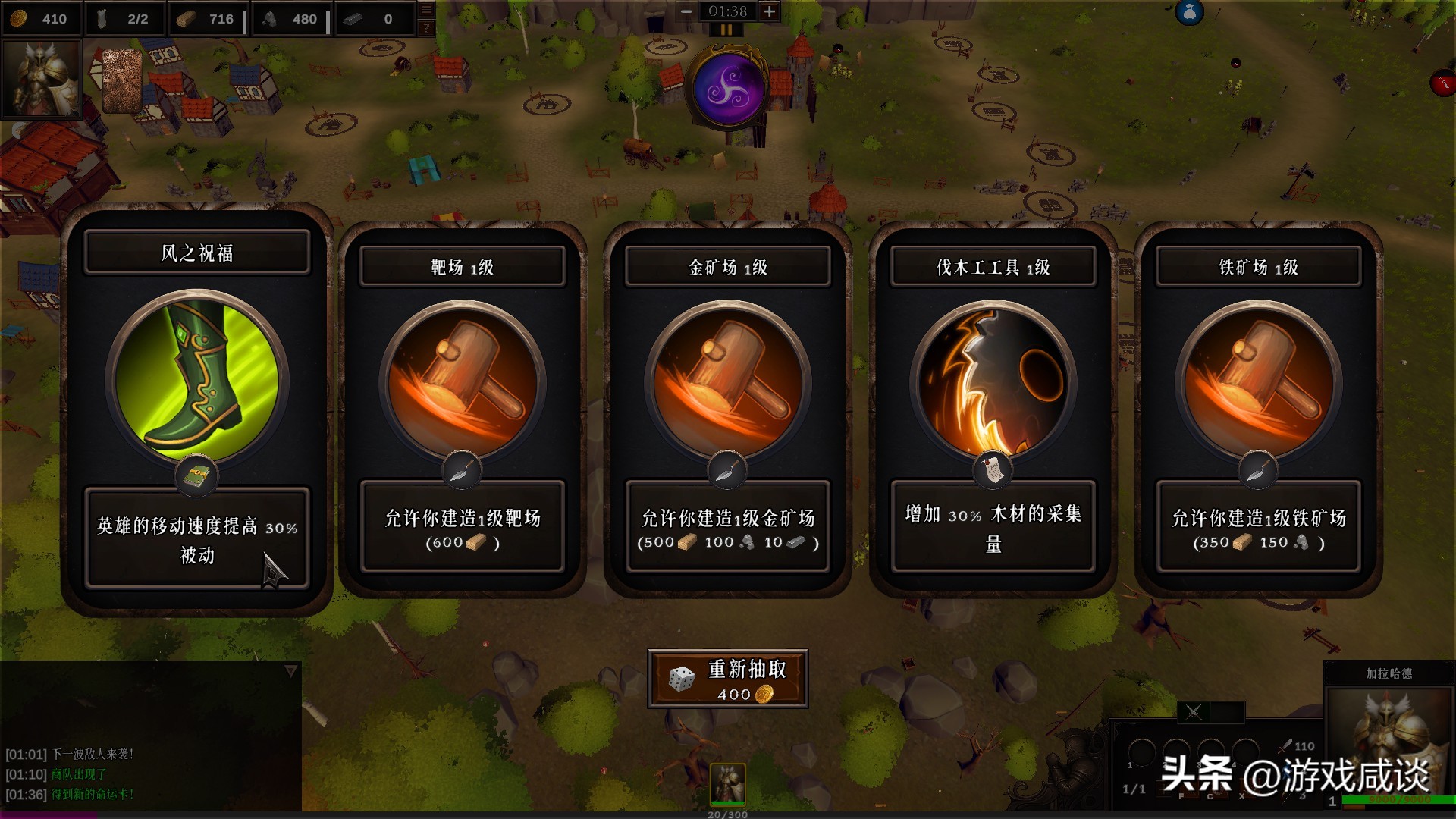Click the plus button to speed up time
1456x819 pixels.
770,11
